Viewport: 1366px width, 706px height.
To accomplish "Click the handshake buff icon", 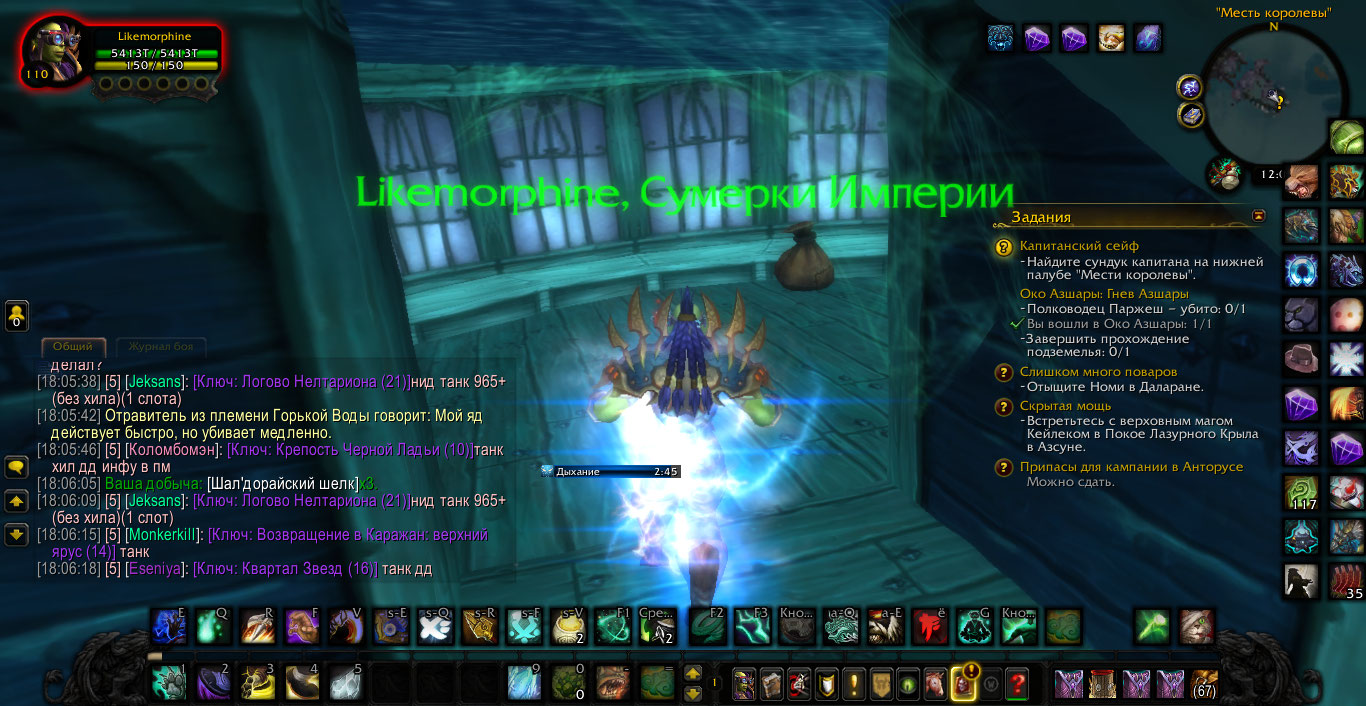I will (1112, 38).
